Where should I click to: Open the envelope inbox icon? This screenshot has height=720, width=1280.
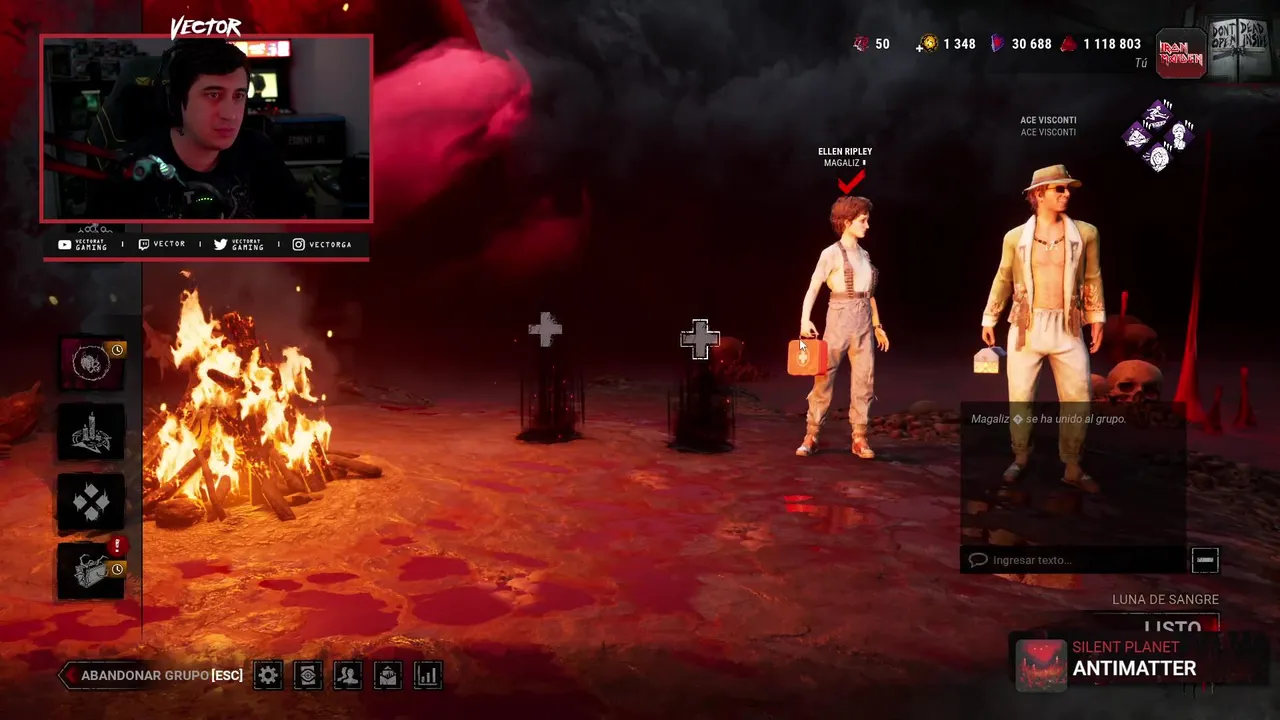click(x=388, y=676)
